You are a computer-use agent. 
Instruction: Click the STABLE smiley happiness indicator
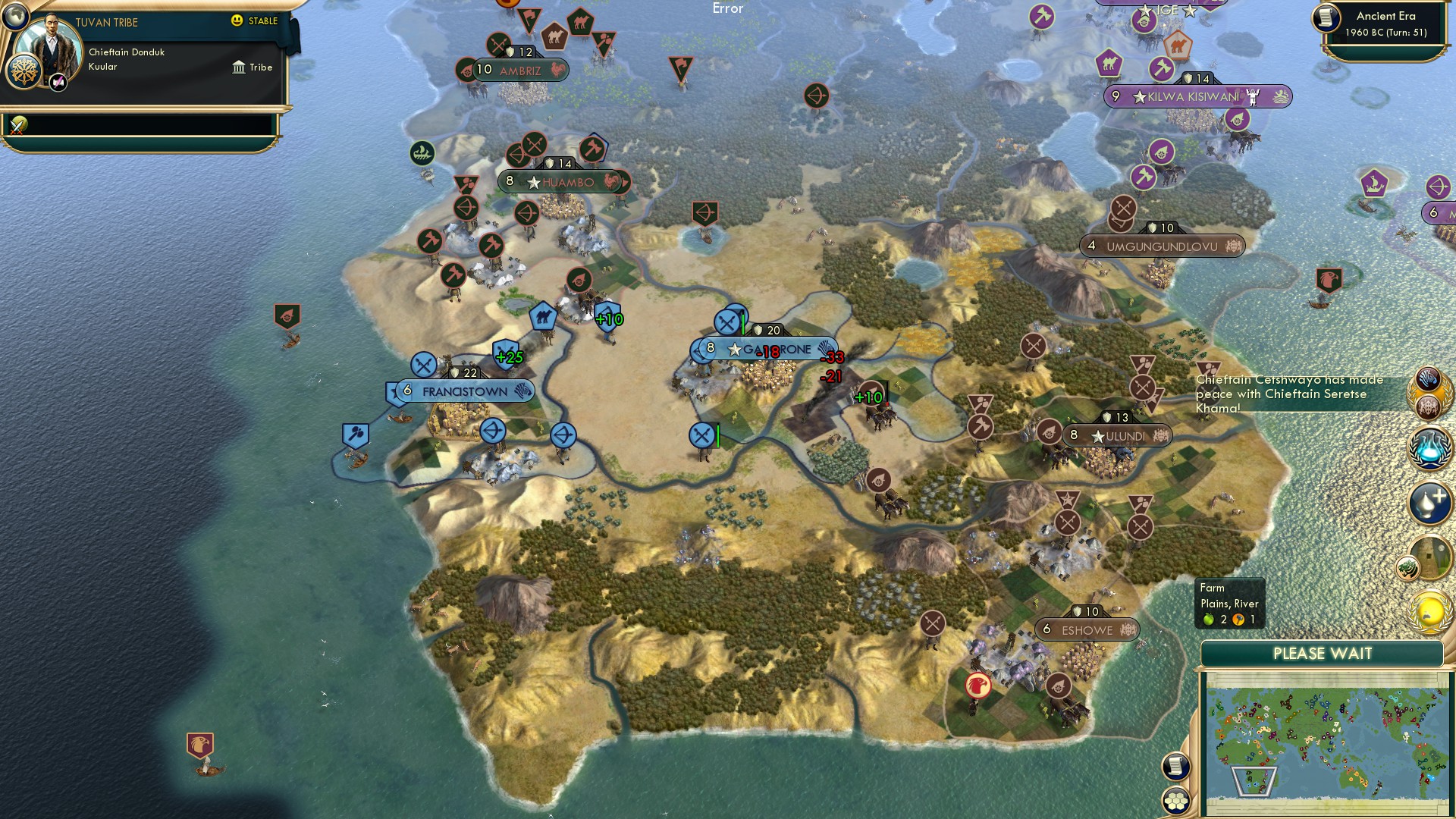point(238,21)
